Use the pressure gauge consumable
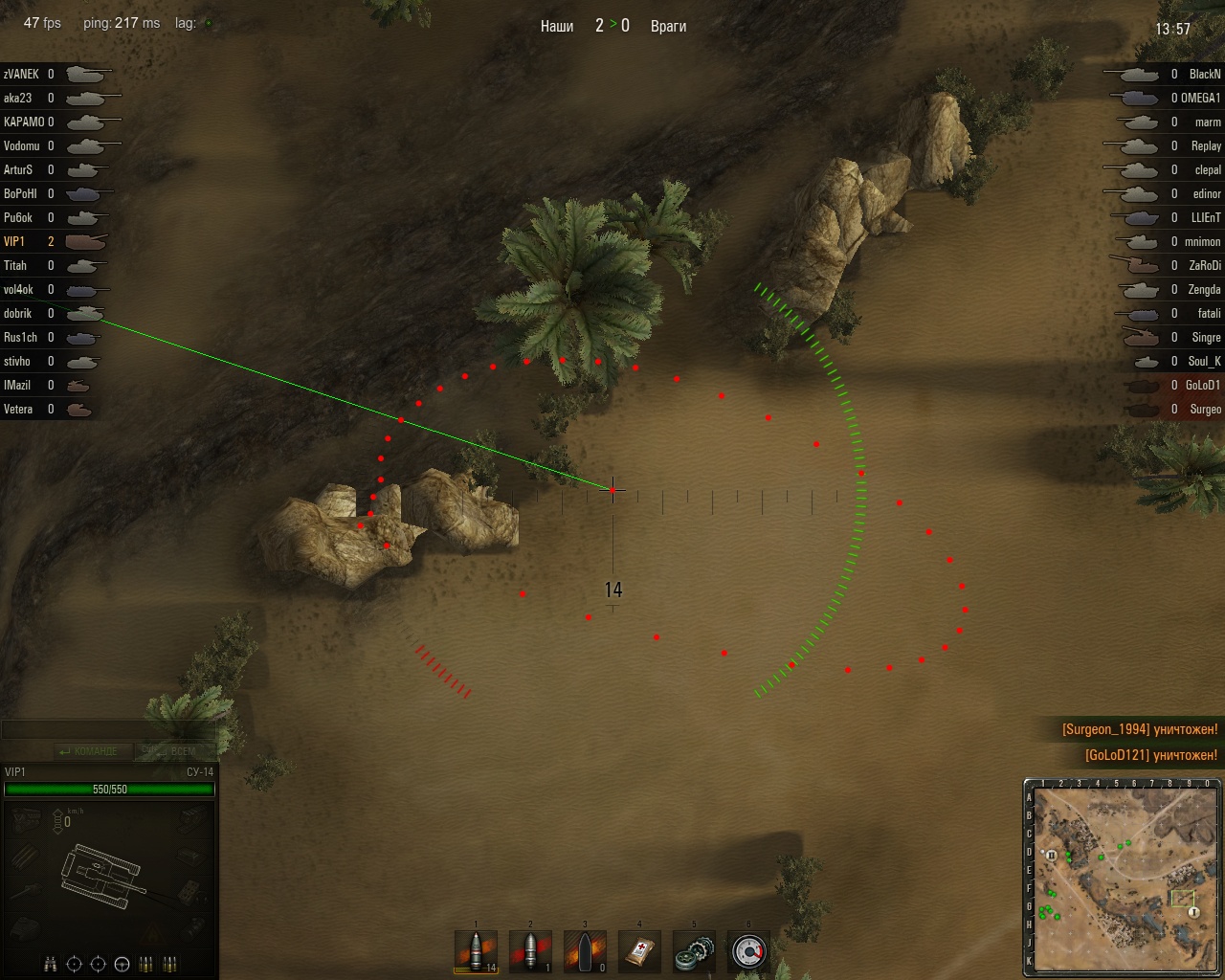The image size is (1225, 980). pyautogui.click(x=748, y=951)
